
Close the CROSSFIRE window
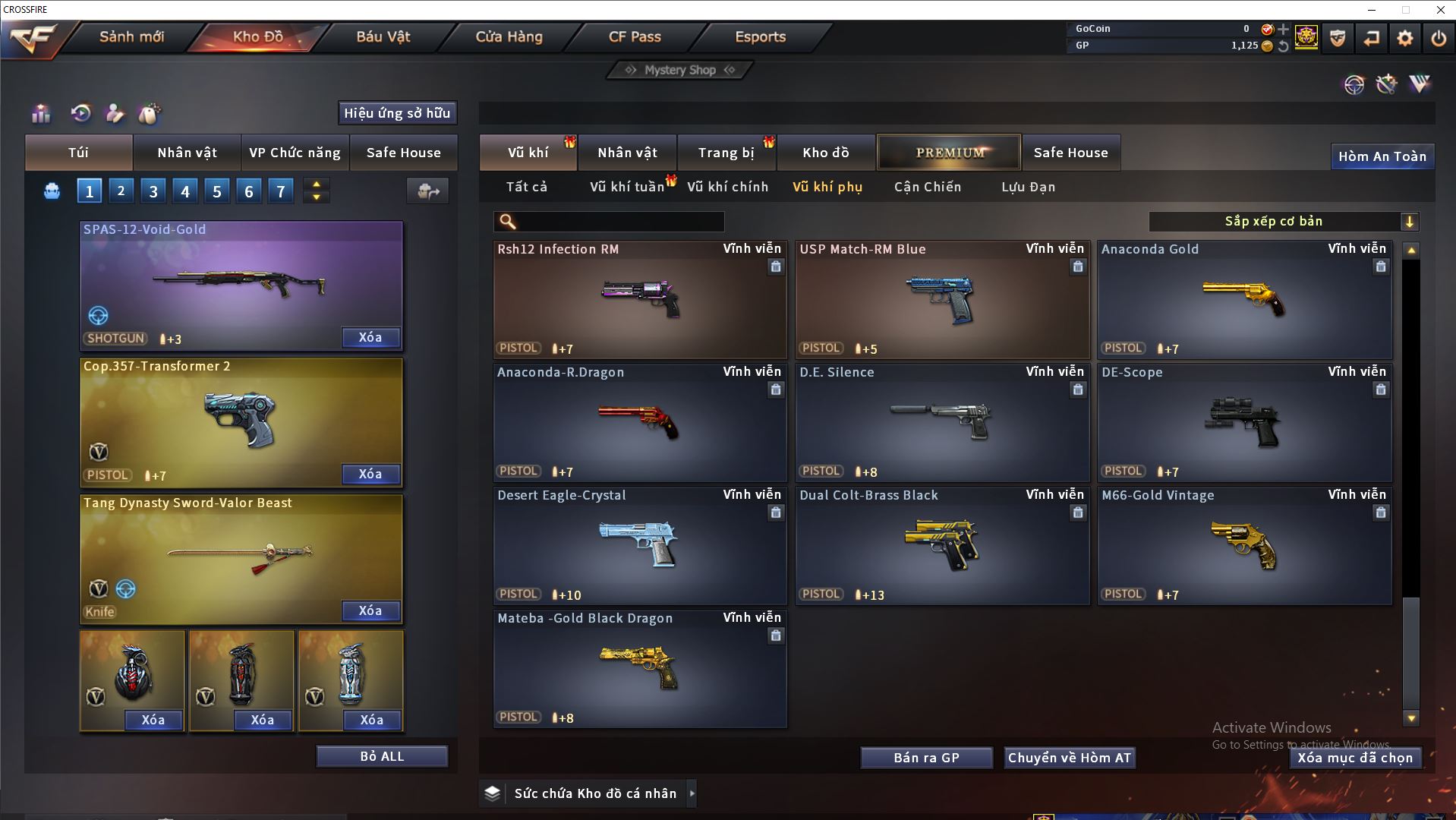pos(1440,10)
